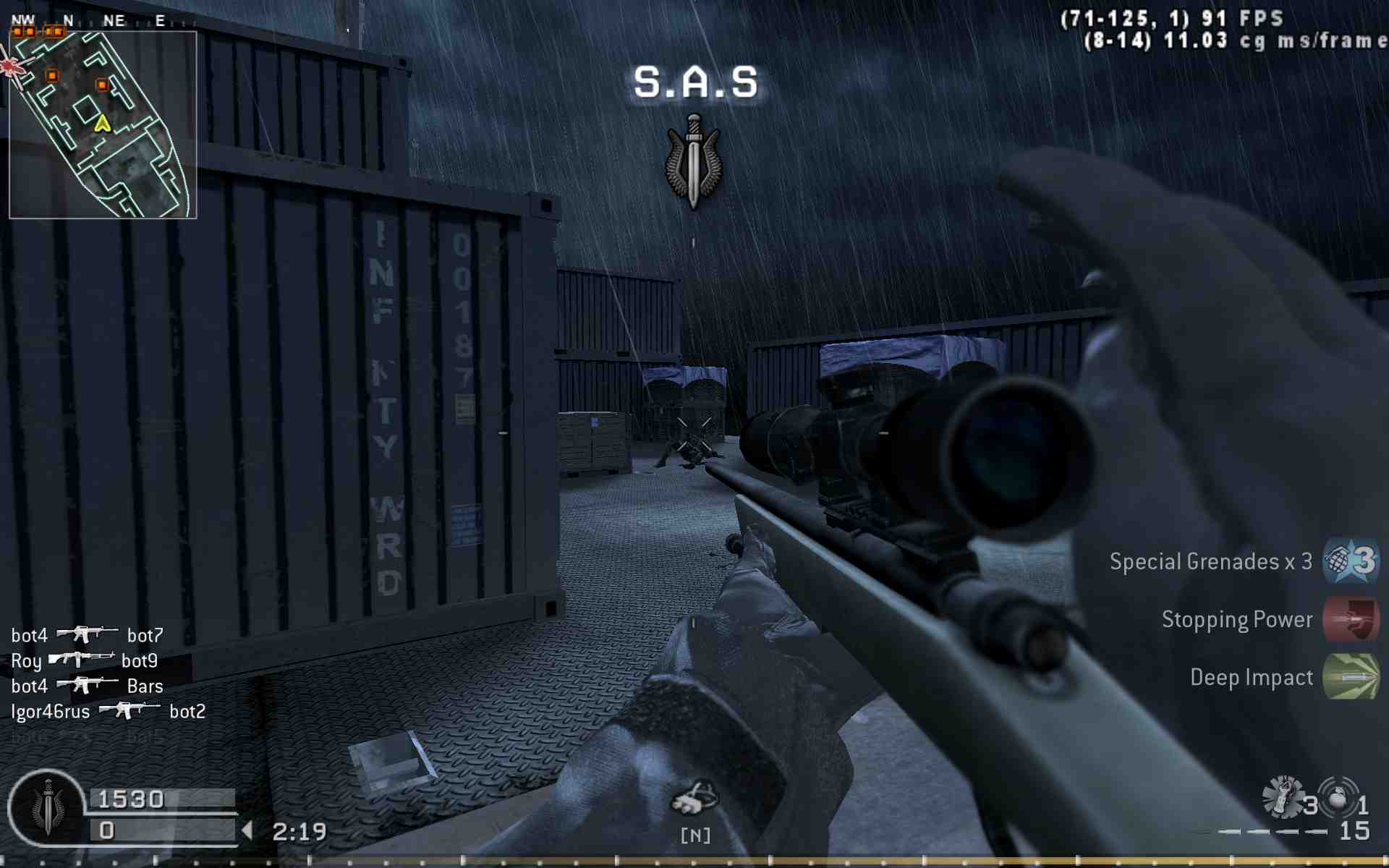Image resolution: width=1389 pixels, height=868 pixels.
Task: Click the Roy killed bot9 feed row
Action: point(84,661)
